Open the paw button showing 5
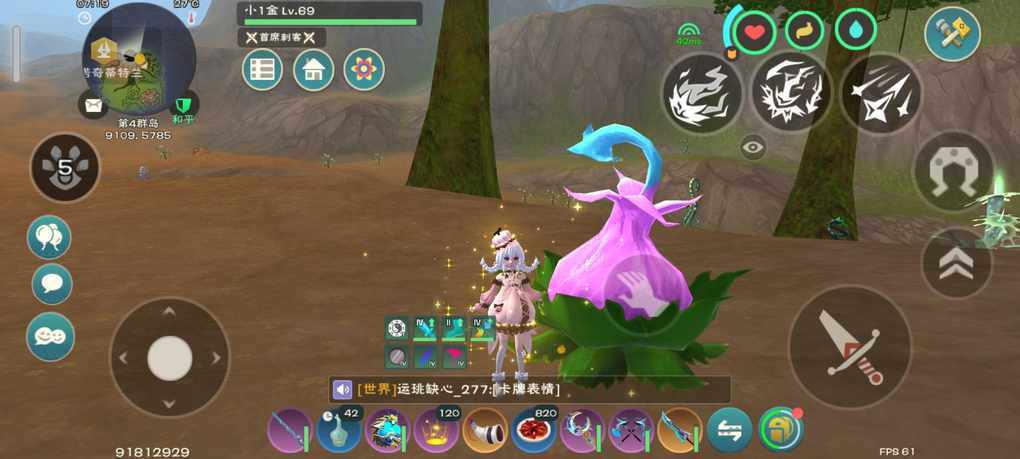 pyautogui.click(x=65, y=167)
